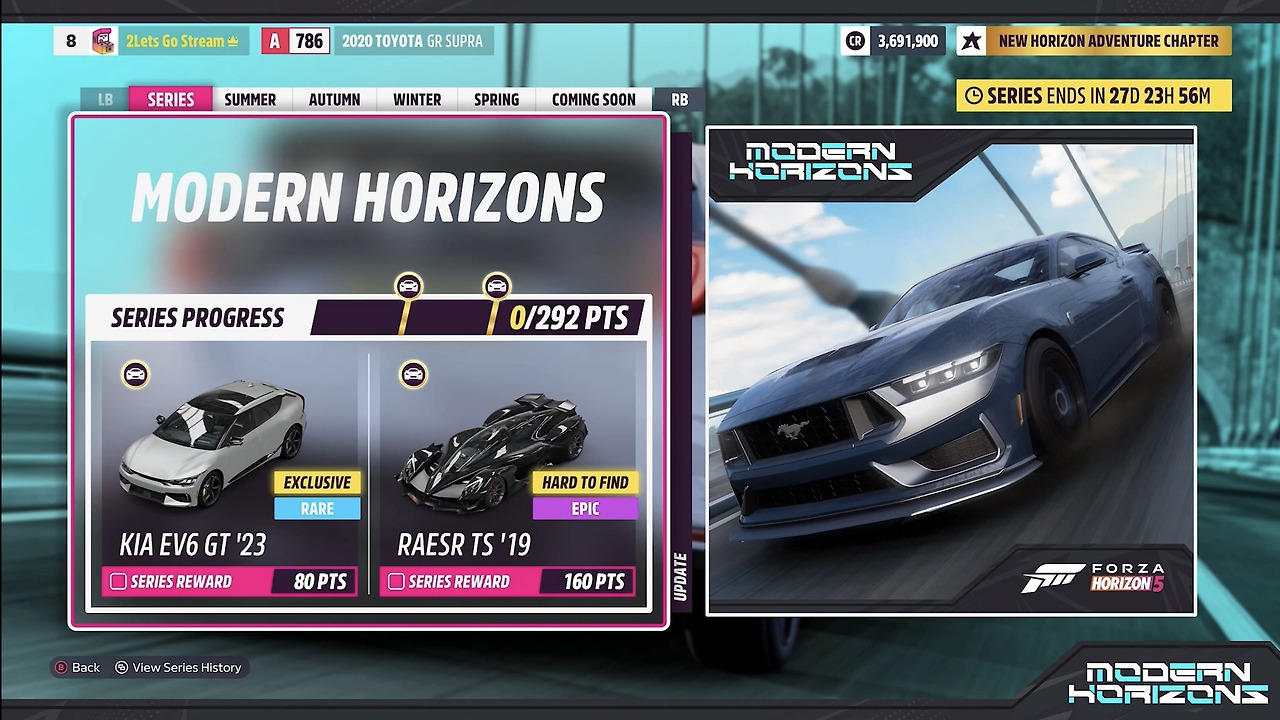Open View Series History

click(x=178, y=667)
